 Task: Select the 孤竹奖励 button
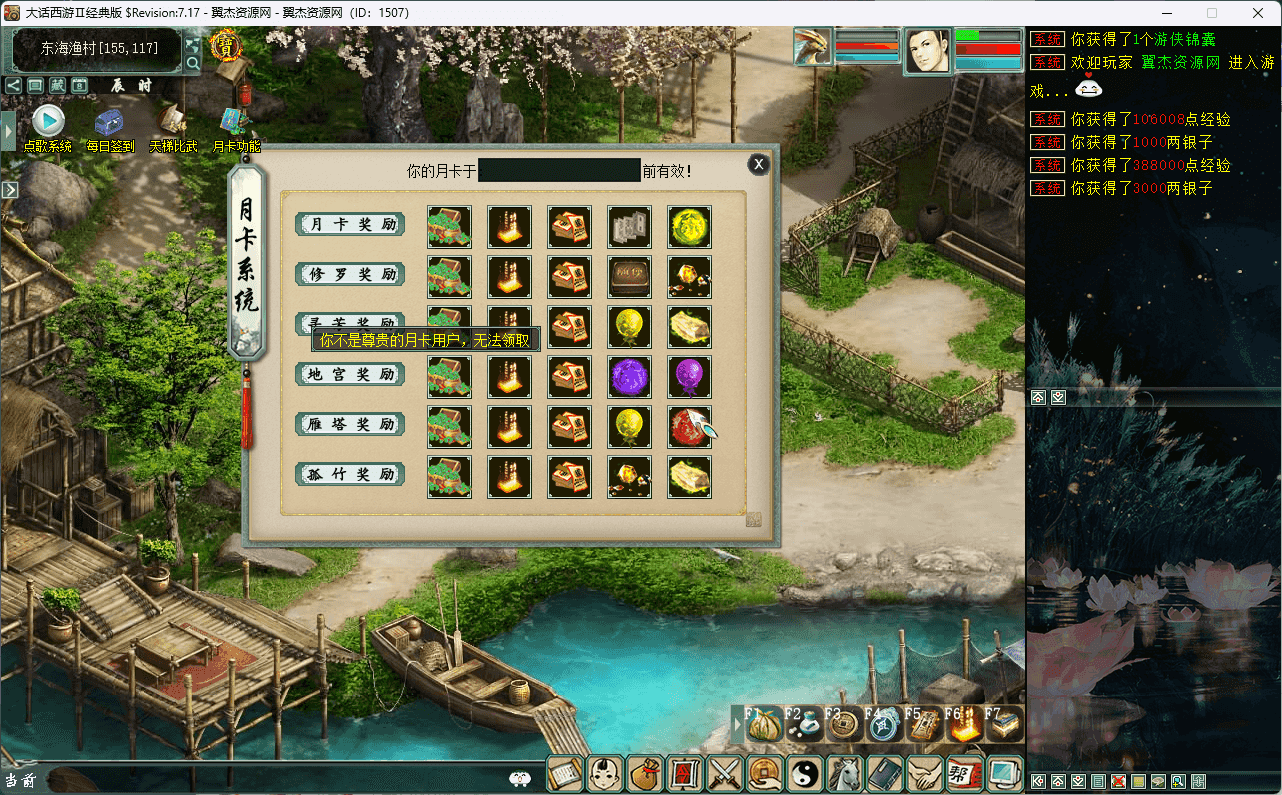[350, 474]
